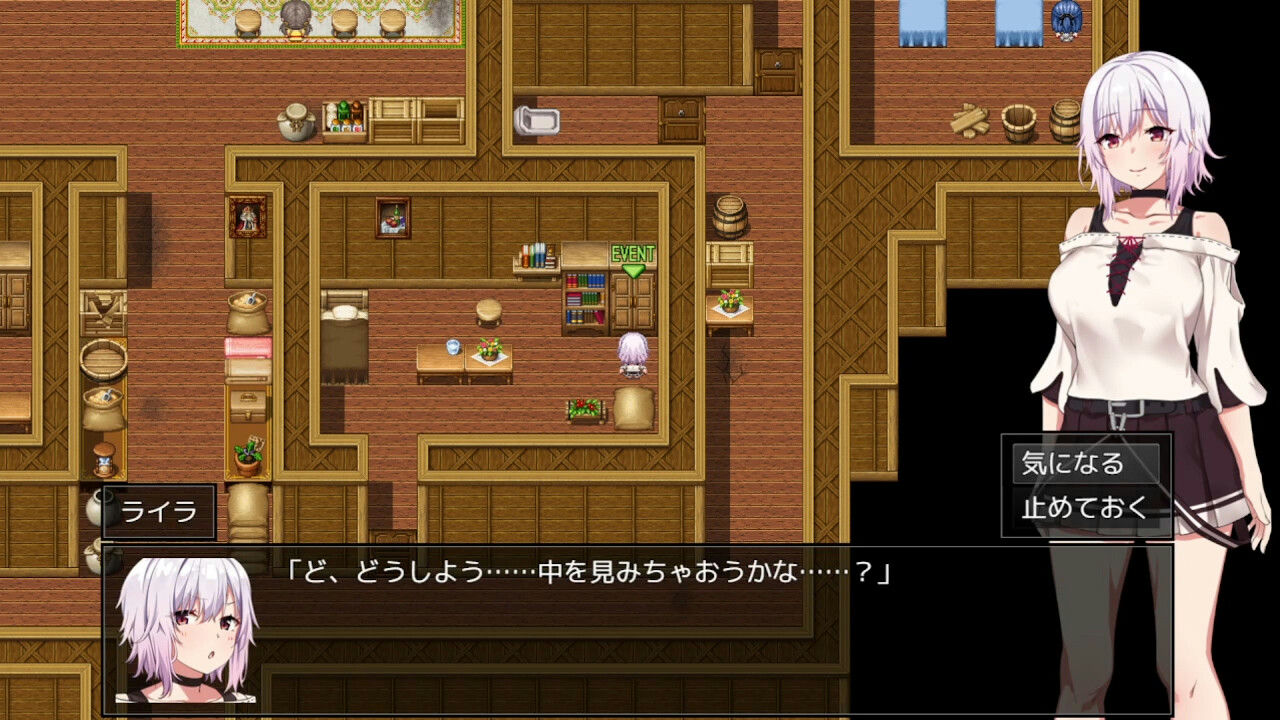Click the bathtub in the upper room
Image resolution: width=1280 pixels, height=720 pixels.
537,120
